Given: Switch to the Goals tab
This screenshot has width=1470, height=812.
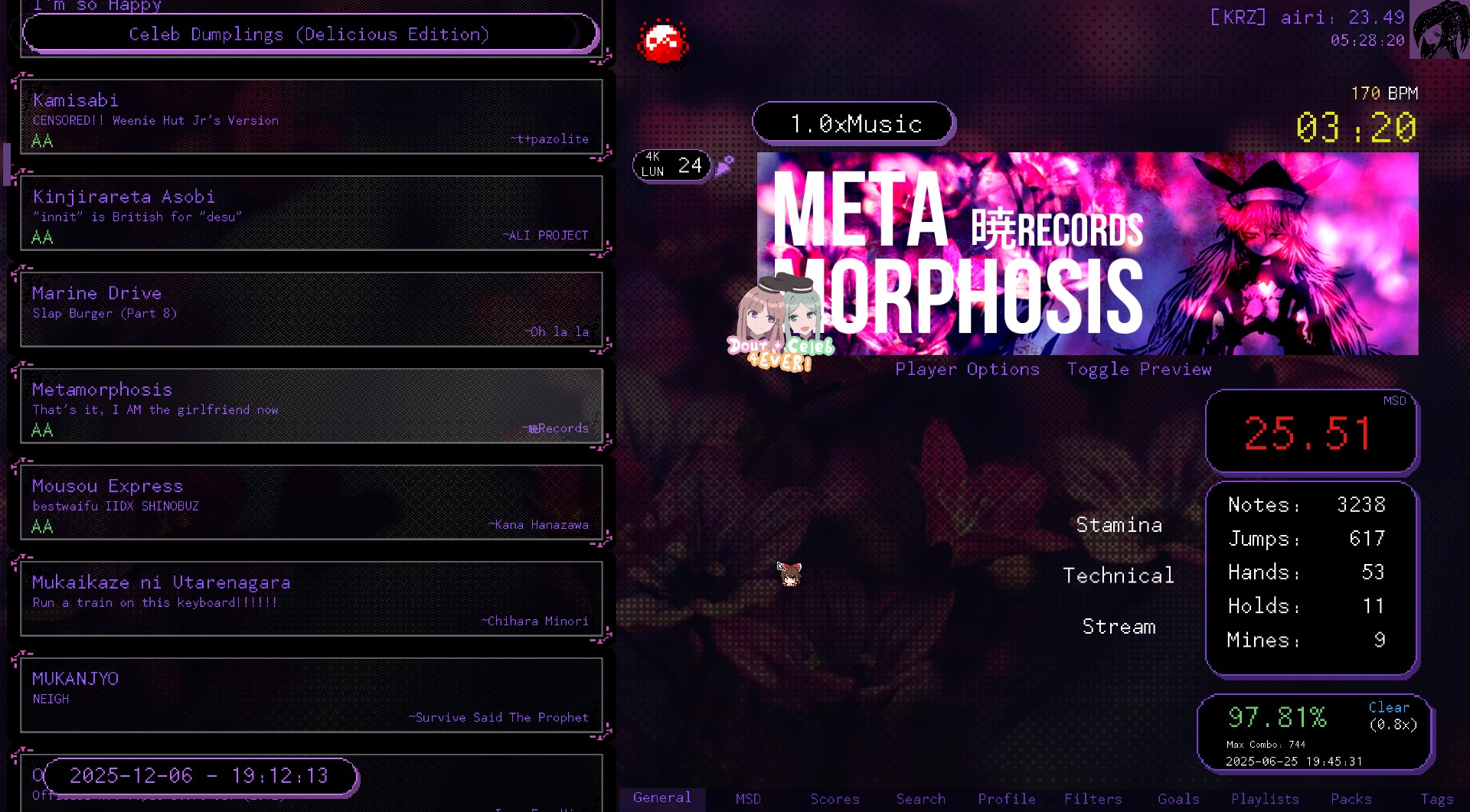Looking at the screenshot, I should point(1178,799).
